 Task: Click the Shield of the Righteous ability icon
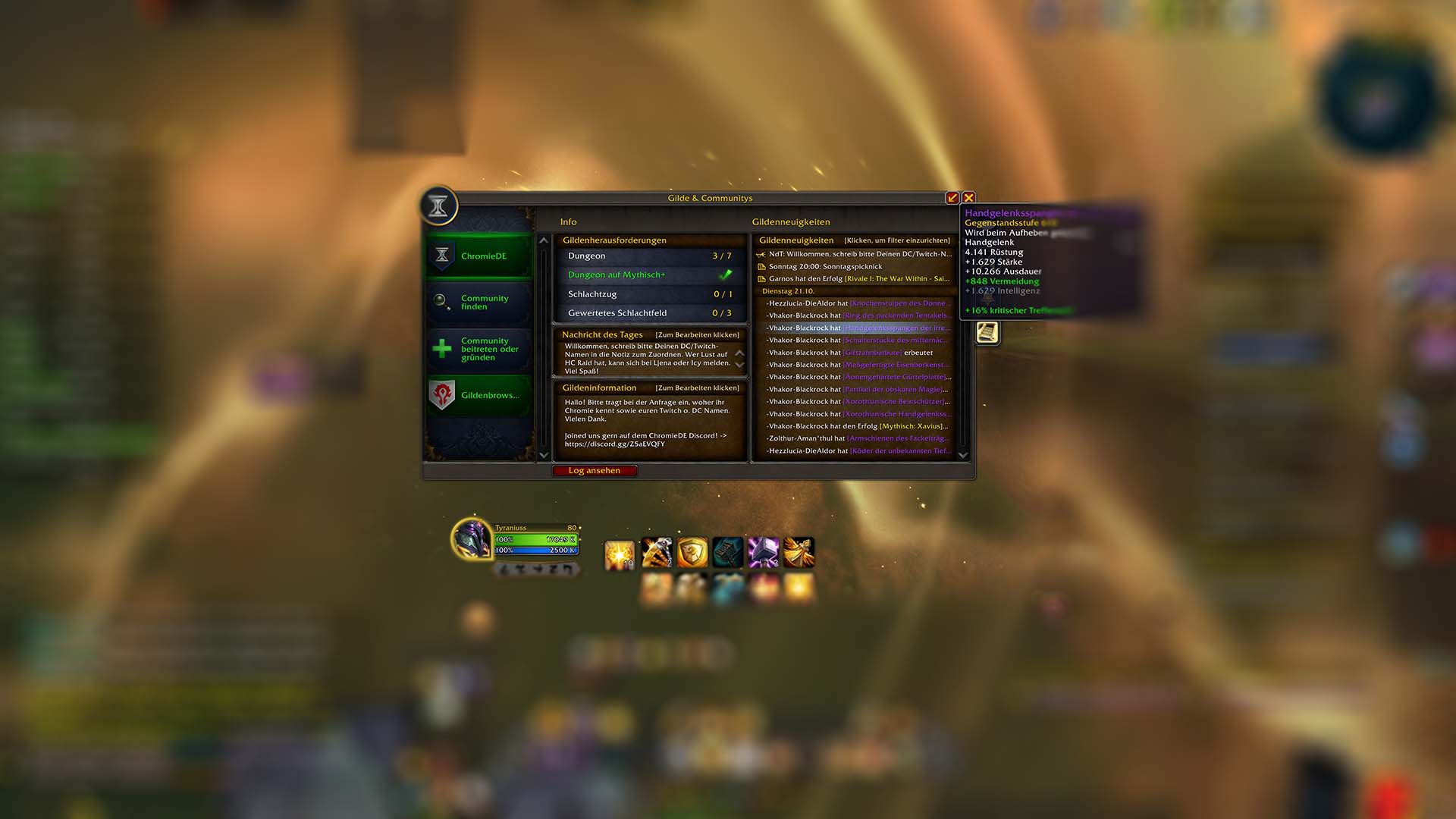click(693, 552)
